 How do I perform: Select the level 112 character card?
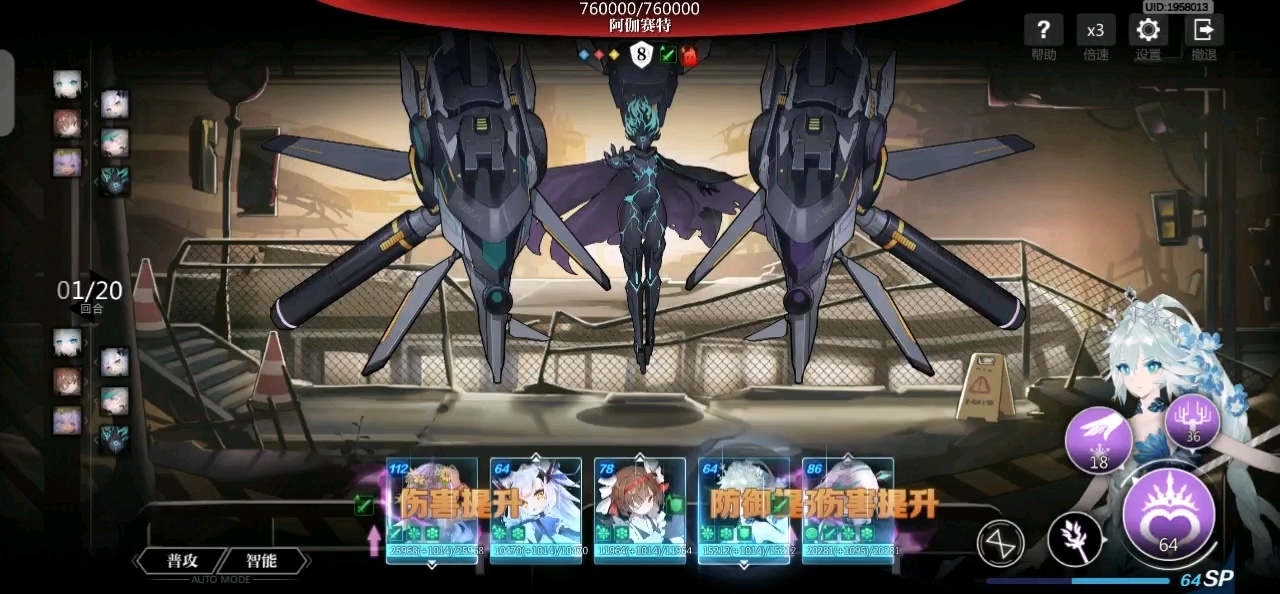(432, 510)
